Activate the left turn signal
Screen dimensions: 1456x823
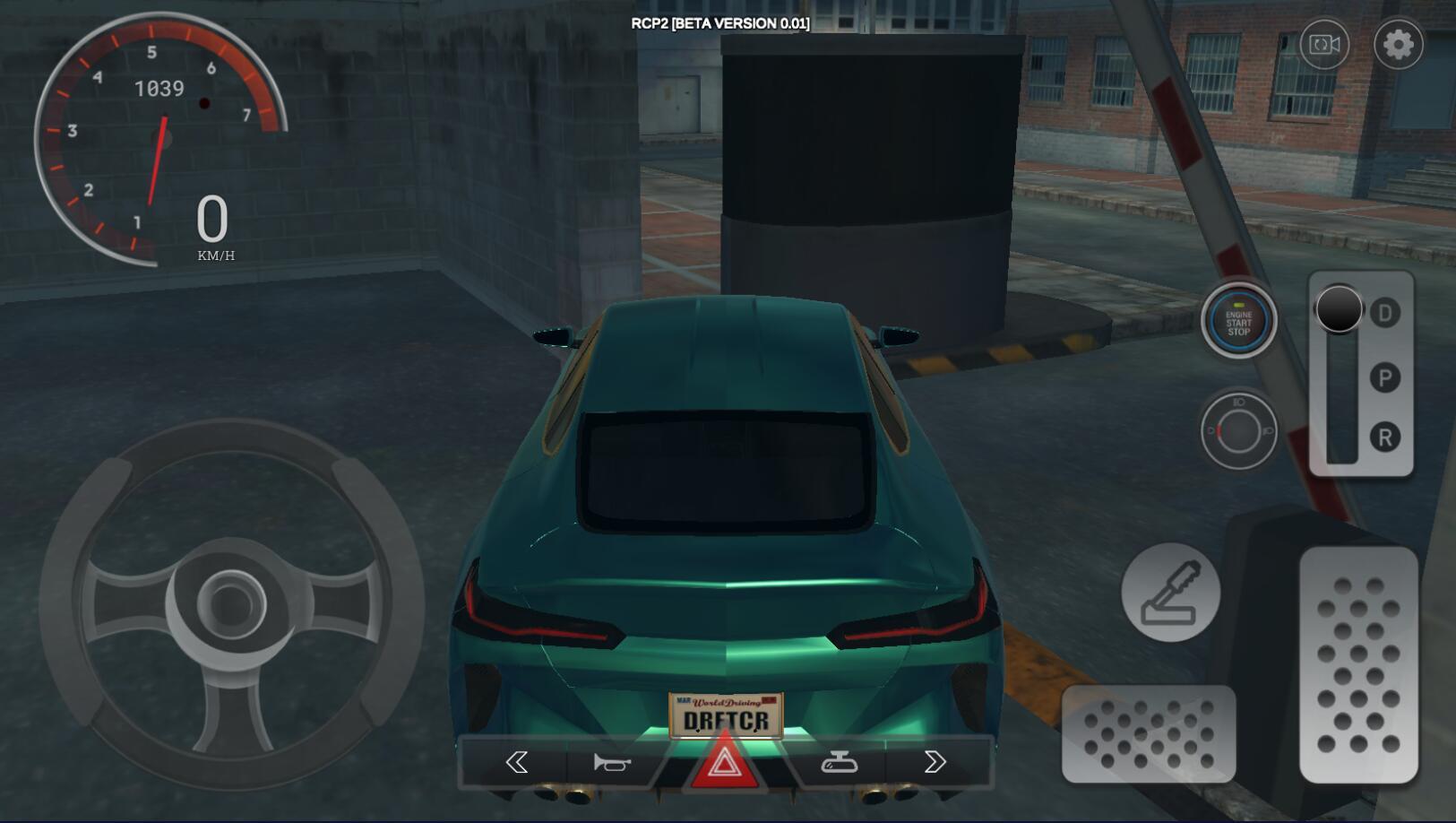(517, 762)
